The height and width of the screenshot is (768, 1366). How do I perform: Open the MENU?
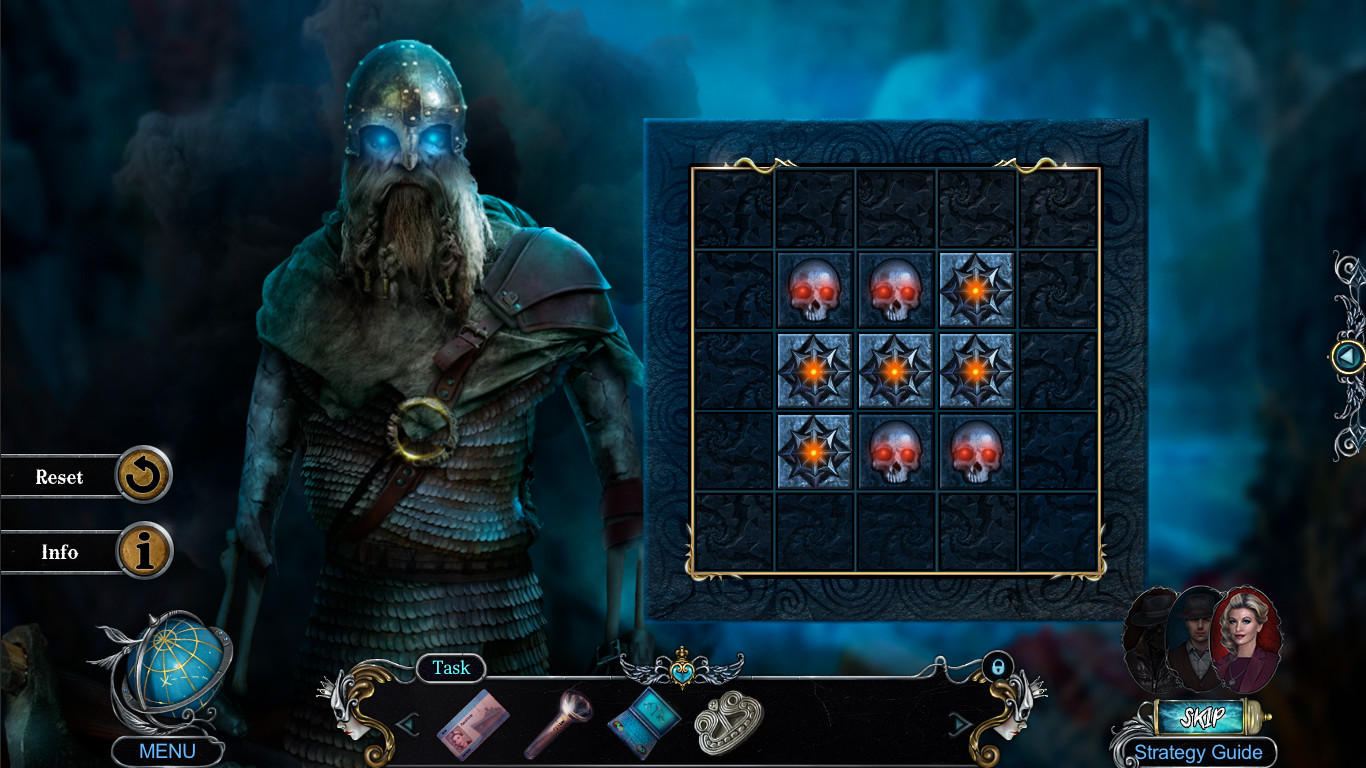pos(167,748)
